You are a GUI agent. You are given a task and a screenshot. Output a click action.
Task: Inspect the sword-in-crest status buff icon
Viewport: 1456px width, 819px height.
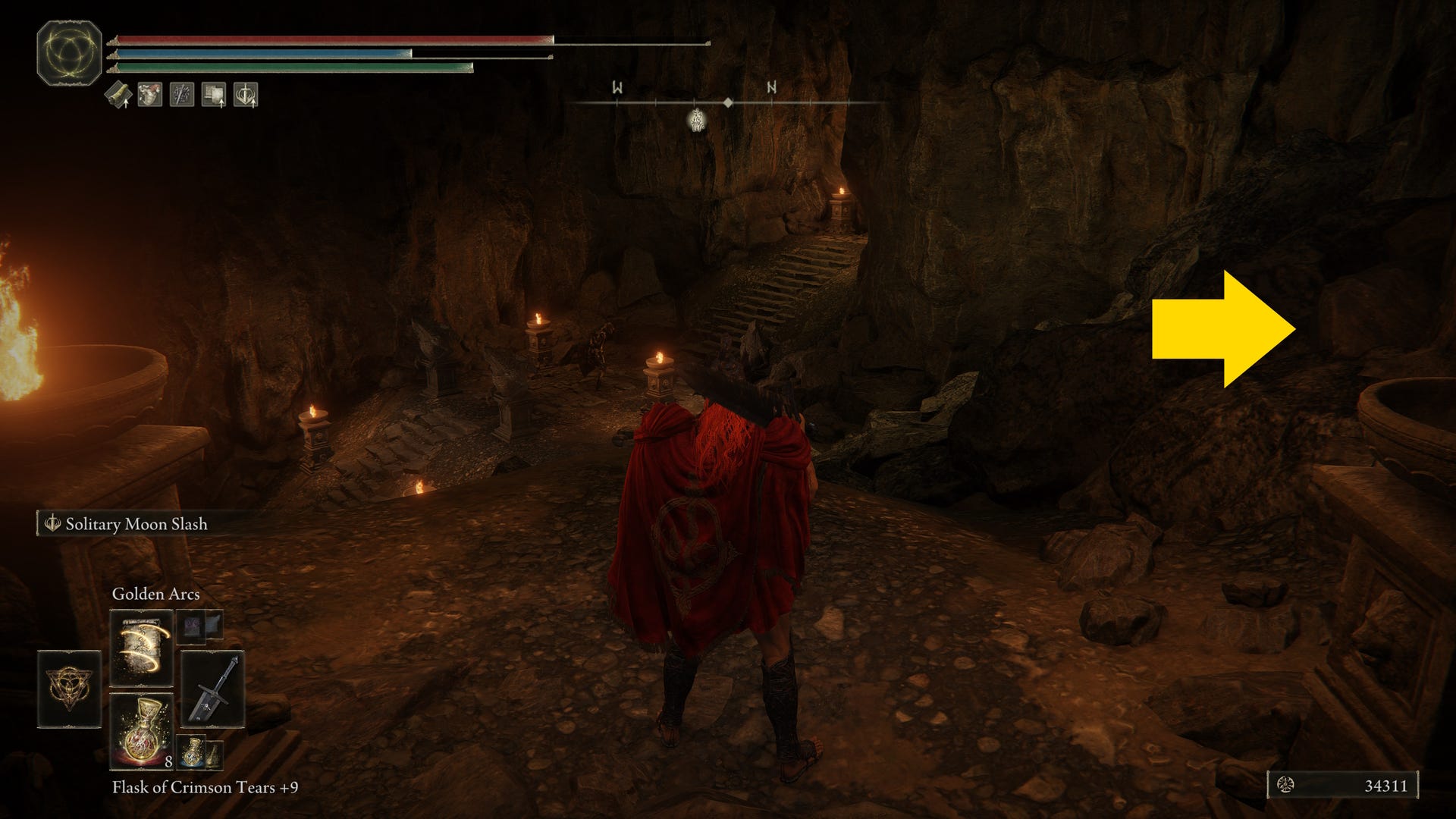click(x=246, y=96)
